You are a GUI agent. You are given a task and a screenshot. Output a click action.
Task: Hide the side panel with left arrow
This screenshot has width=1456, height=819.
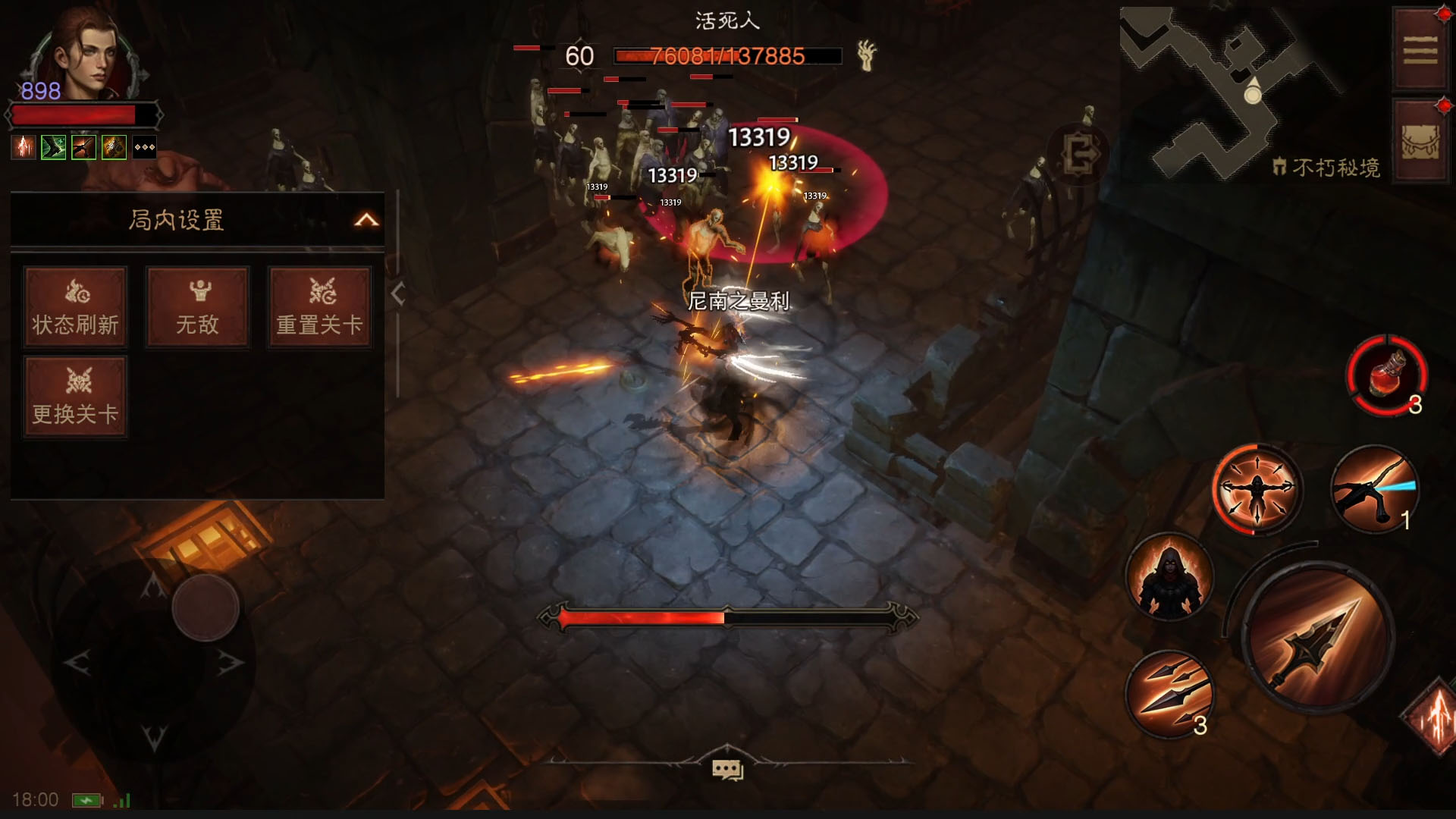(398, 294)
